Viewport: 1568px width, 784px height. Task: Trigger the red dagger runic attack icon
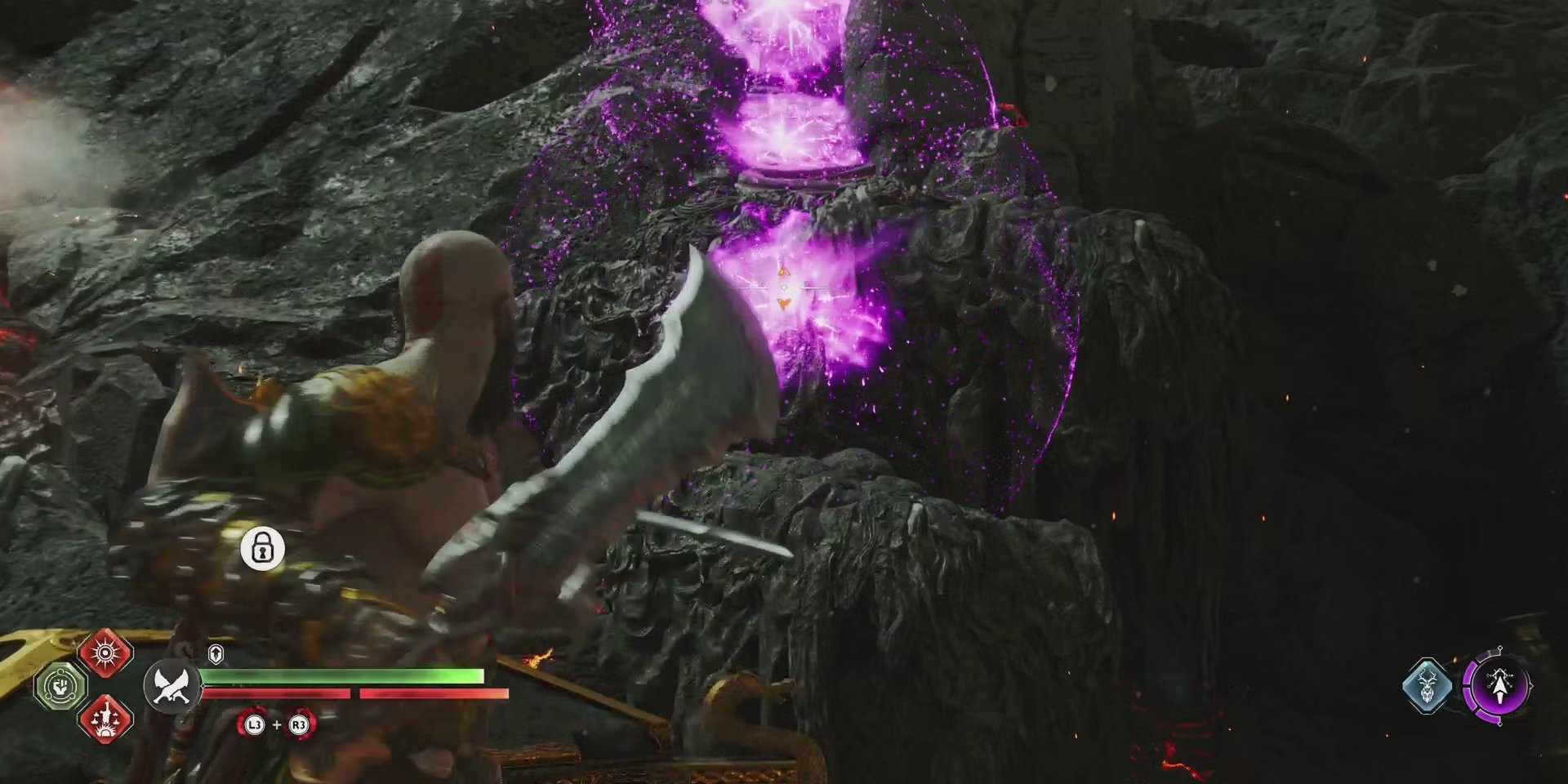coord(105,717)
